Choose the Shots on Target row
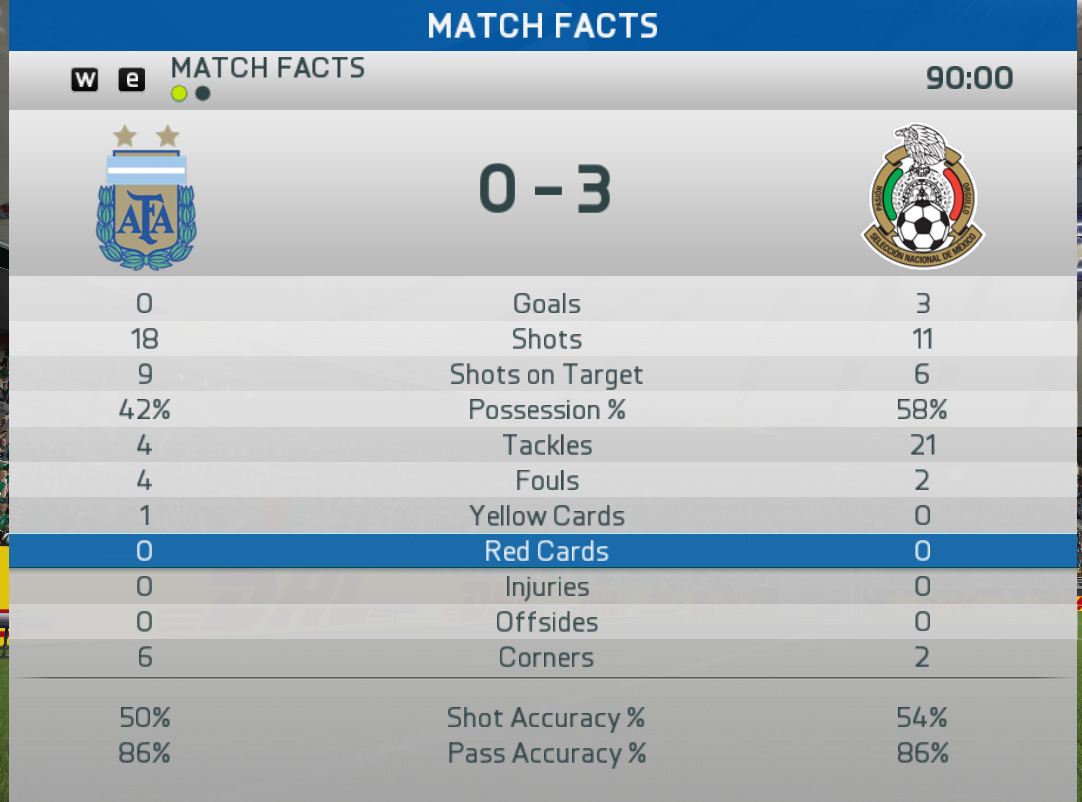The width and height of the screenshot is (1082, 802). (546, 375)
